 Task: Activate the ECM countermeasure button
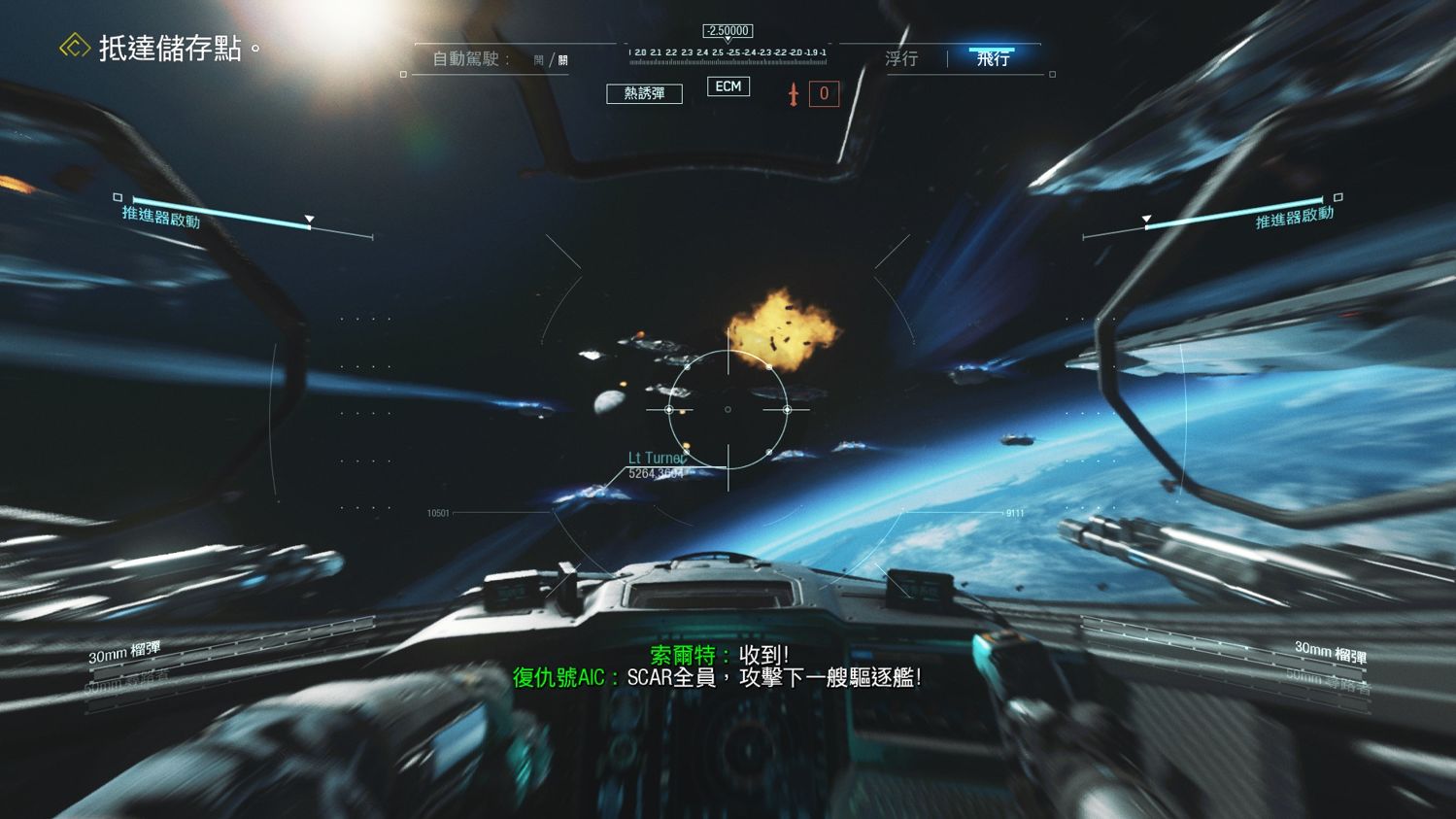click(728, 85)
